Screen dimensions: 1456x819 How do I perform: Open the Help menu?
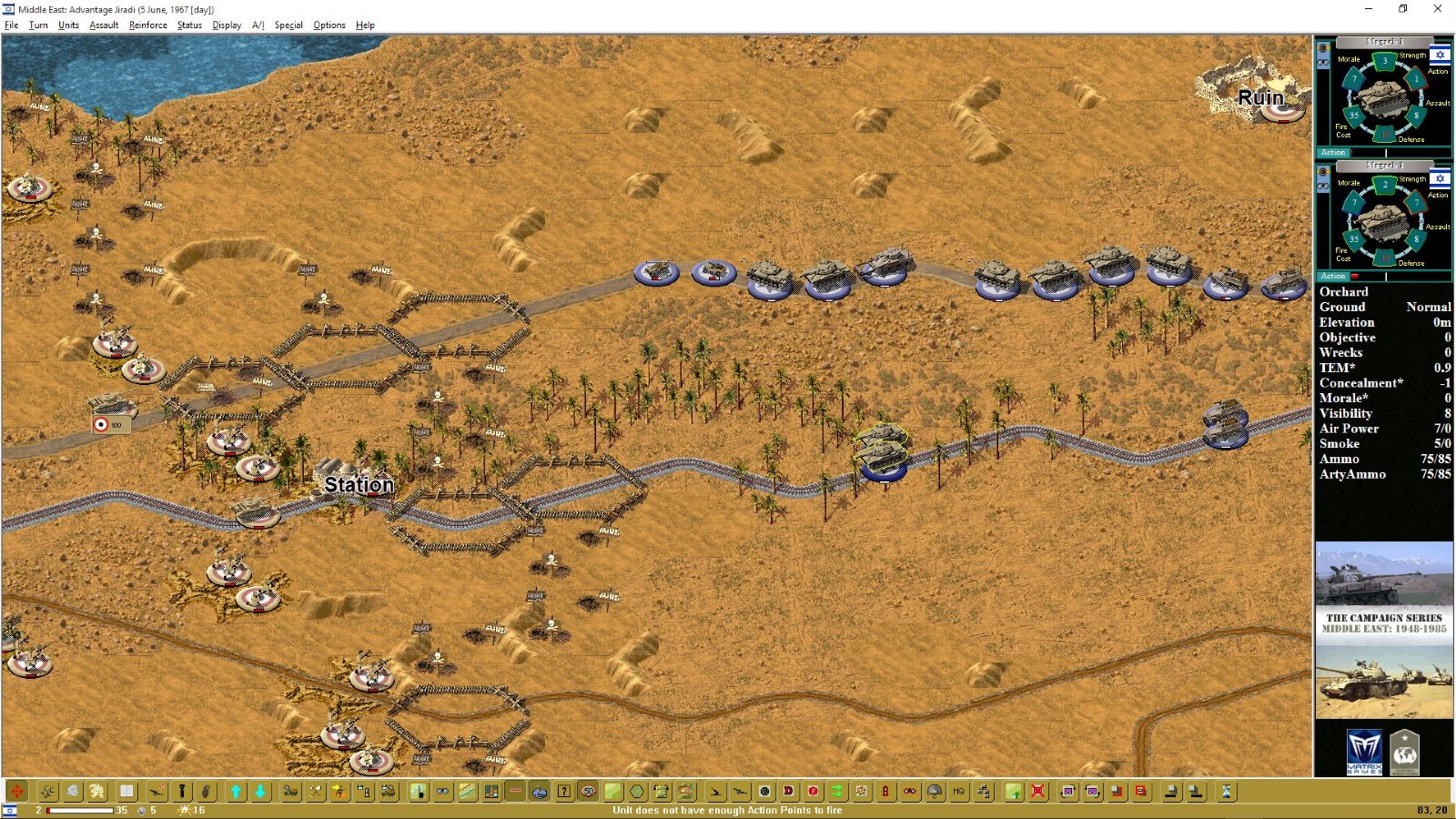(365, 25)
